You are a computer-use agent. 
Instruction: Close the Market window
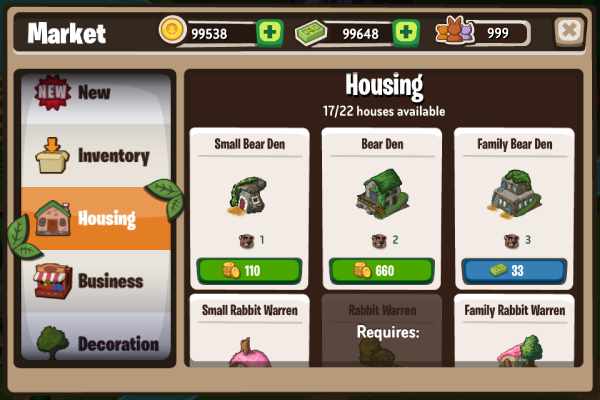[x=569, y=31]
